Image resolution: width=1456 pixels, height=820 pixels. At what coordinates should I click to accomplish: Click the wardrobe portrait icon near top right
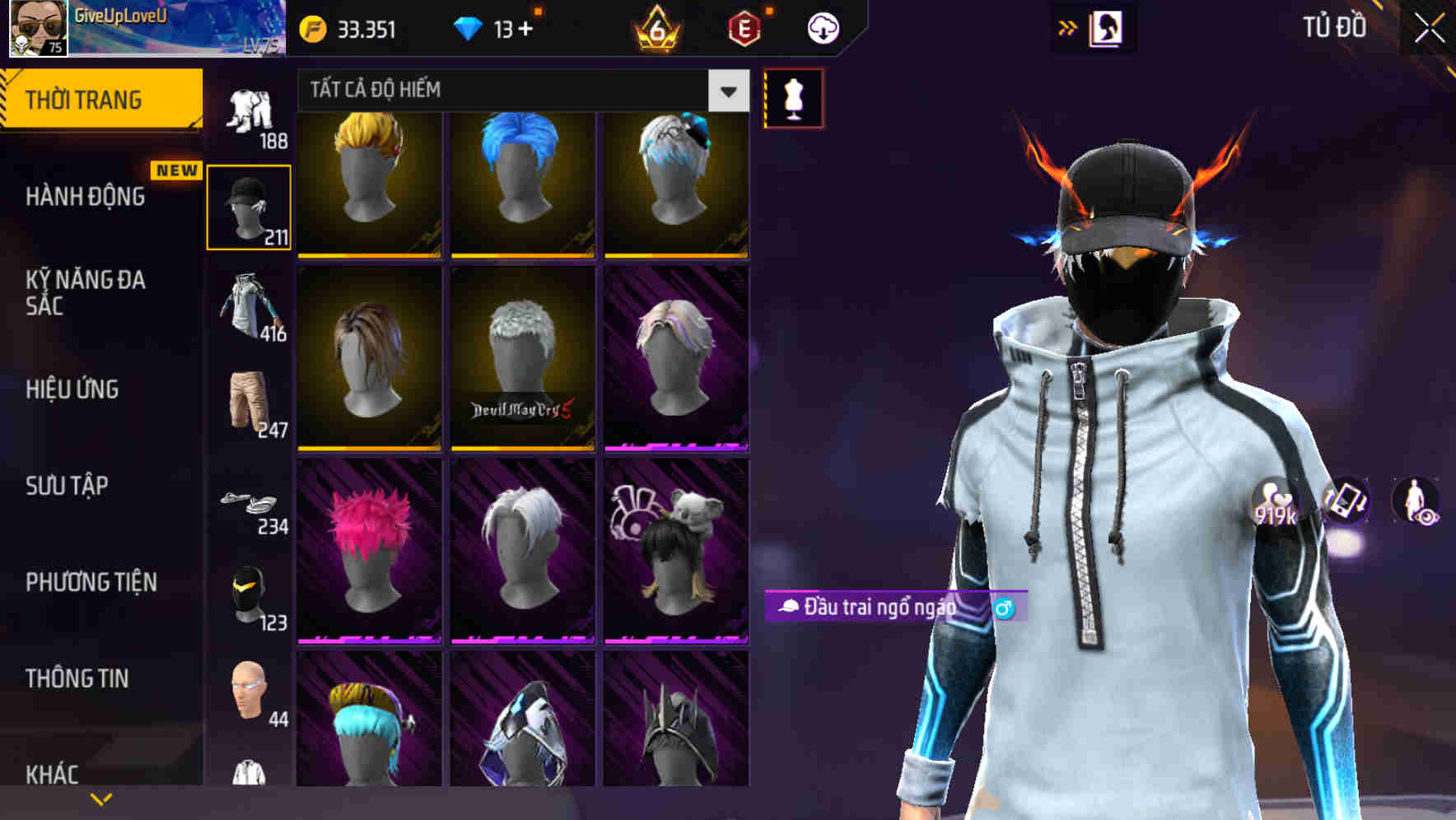pyautogui.click(x=1107, y=27)
